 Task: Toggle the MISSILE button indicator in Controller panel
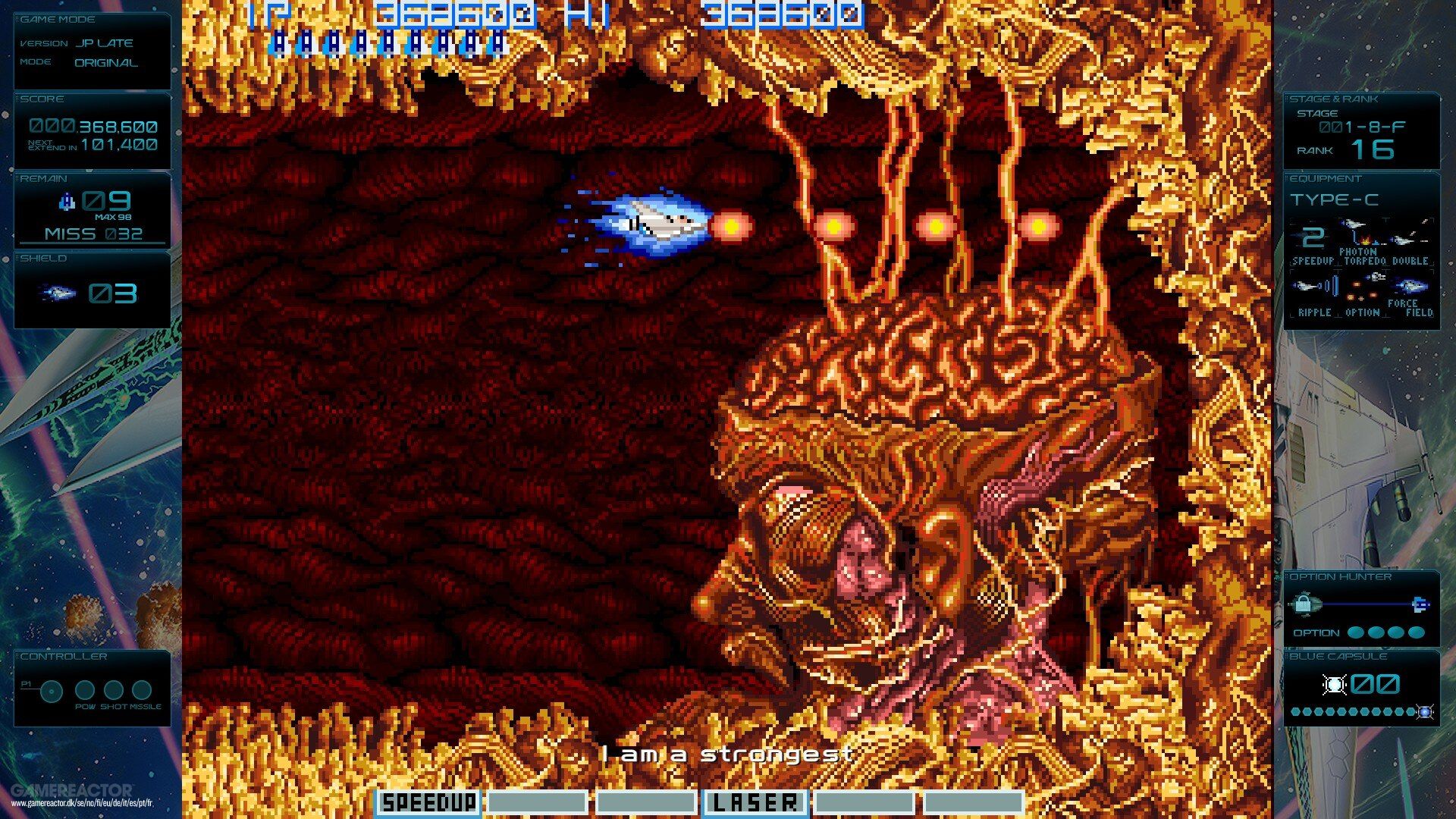pos(142,691)
